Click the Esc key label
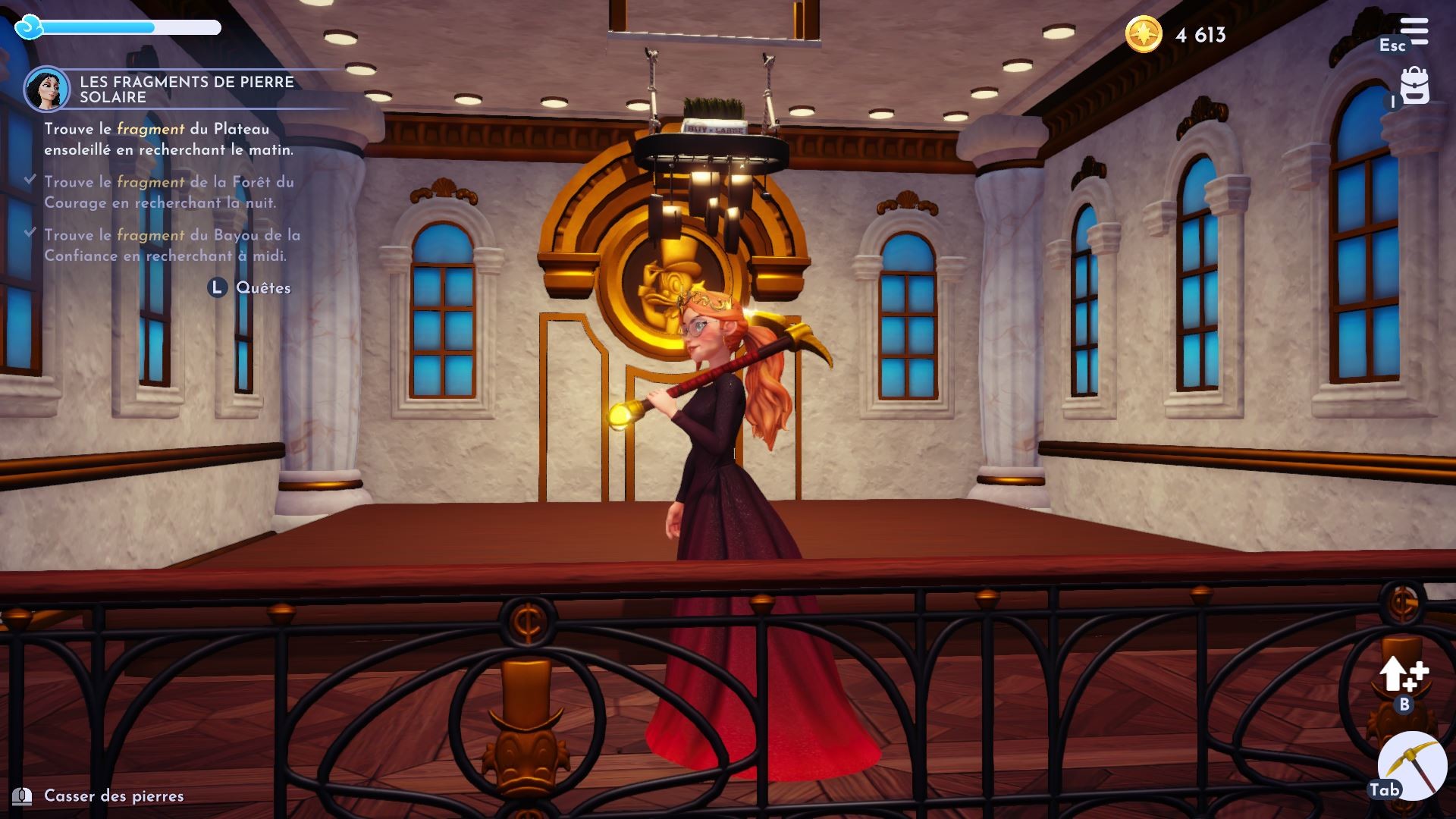 pyautogui.click(x=1392, y=45)
